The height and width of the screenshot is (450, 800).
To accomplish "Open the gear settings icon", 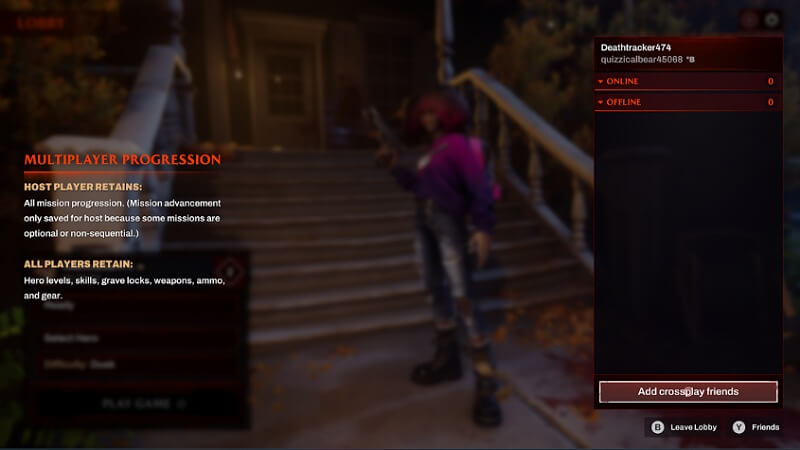I will pyautogui.click(x=771, y=19).
